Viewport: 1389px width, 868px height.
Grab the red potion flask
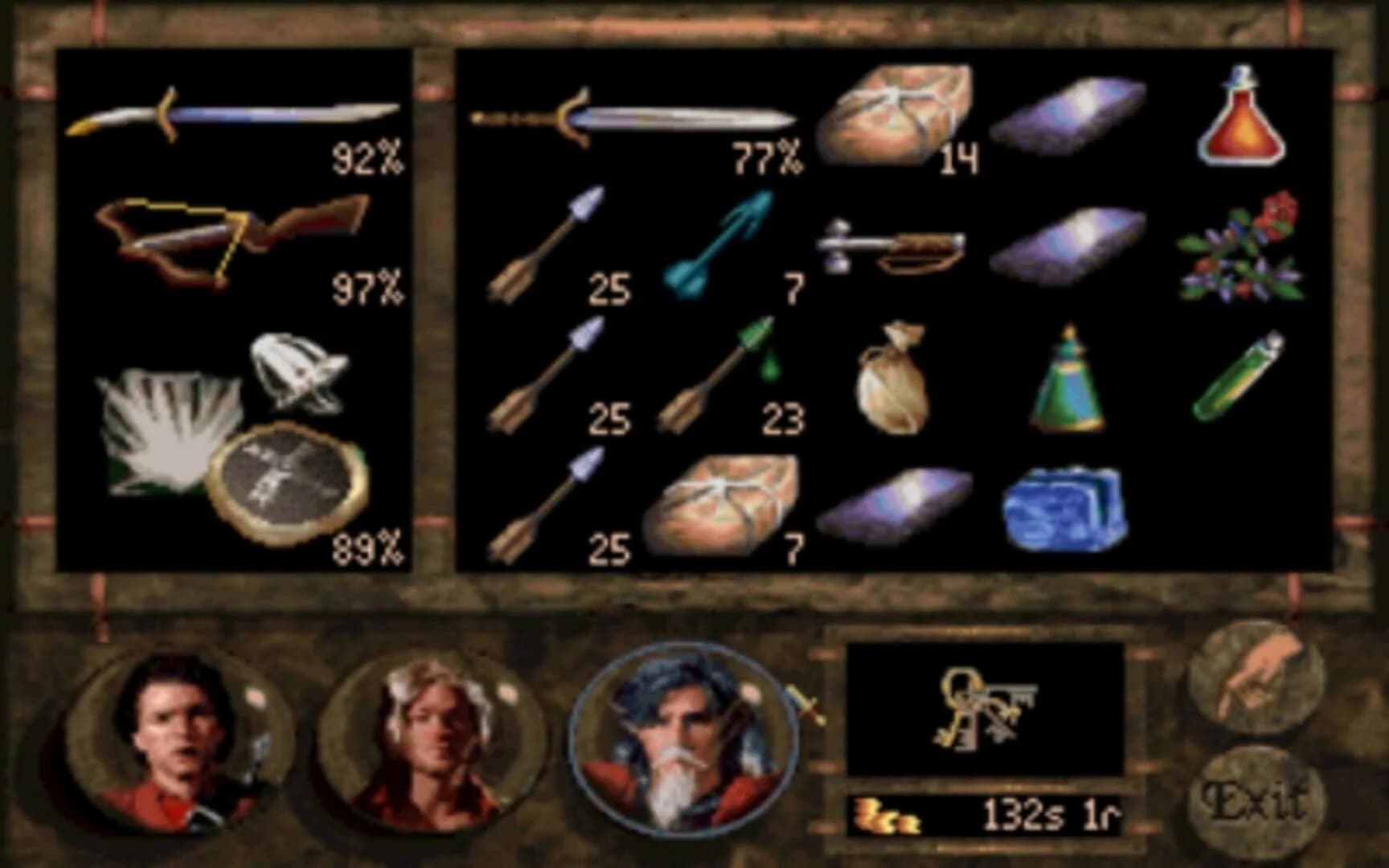pyautogui.click(x=1242, y=121)
